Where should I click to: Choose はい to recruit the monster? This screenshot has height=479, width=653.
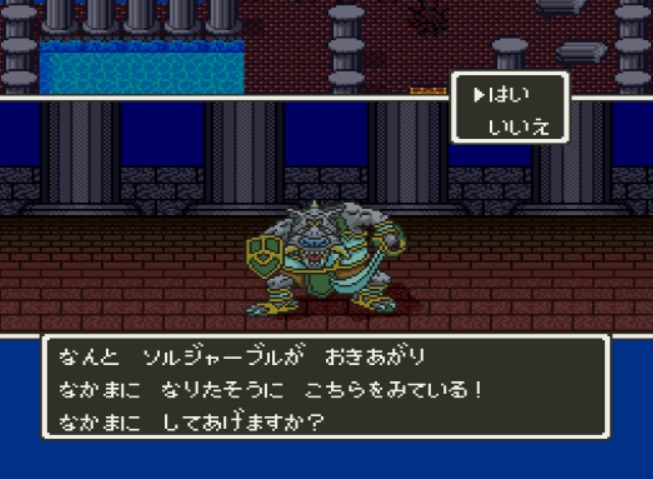pyautogui.click(x=509, y=95)
